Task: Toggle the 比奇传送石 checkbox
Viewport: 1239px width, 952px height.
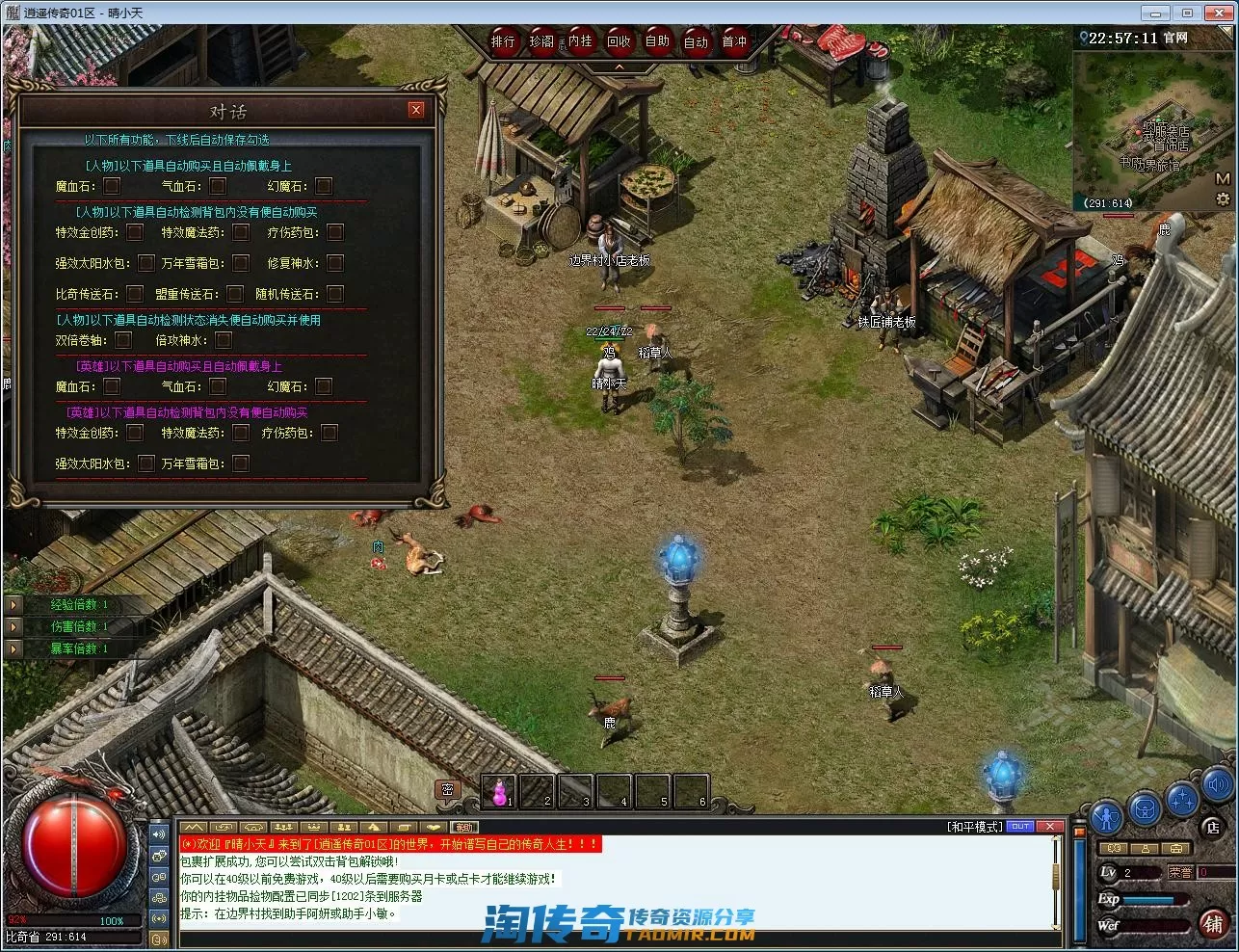Action: pyautogui.click(x=135, y=294)
